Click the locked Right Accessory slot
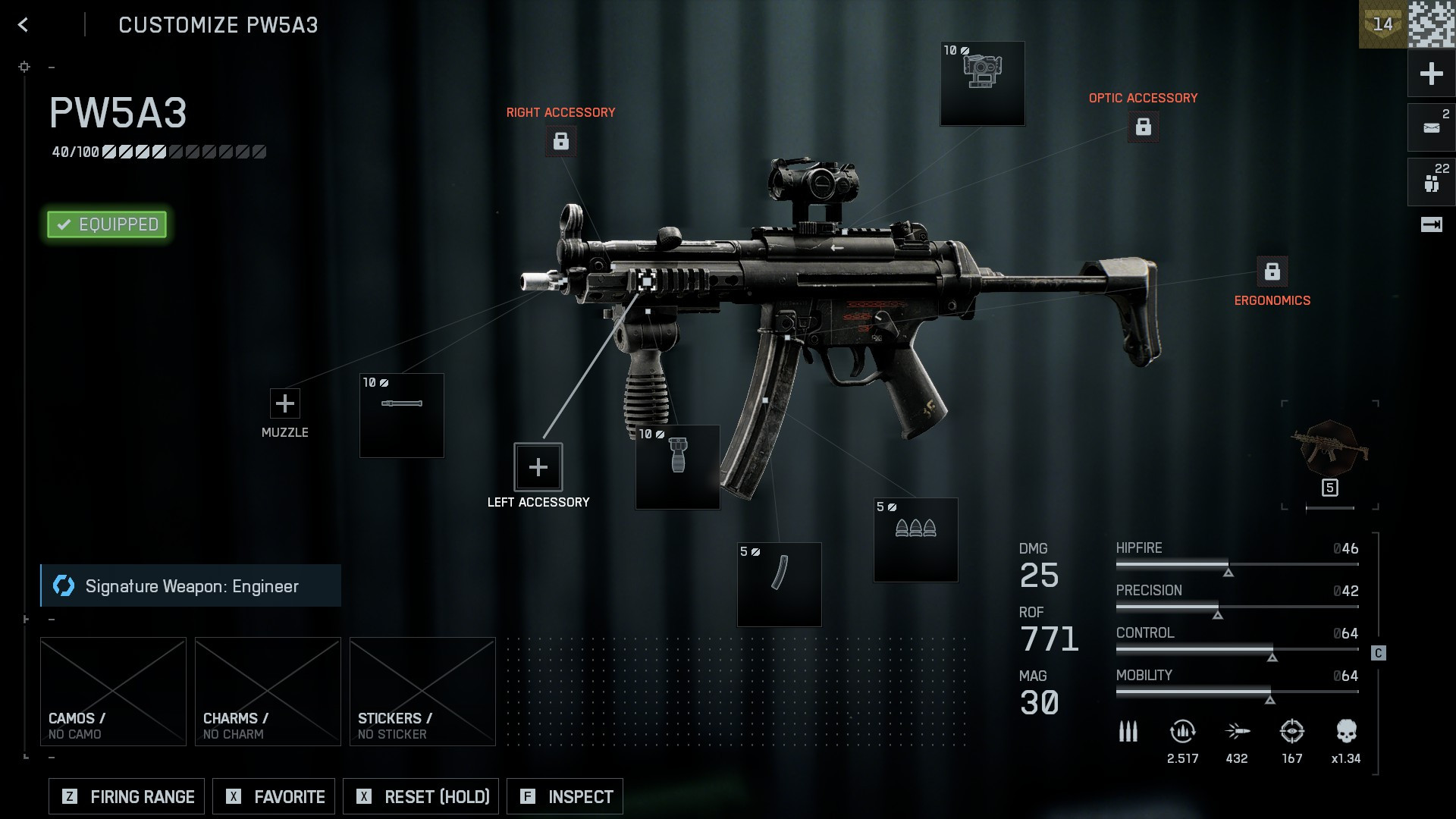This screenshot has width=1456, height=819. click(560, 141)
